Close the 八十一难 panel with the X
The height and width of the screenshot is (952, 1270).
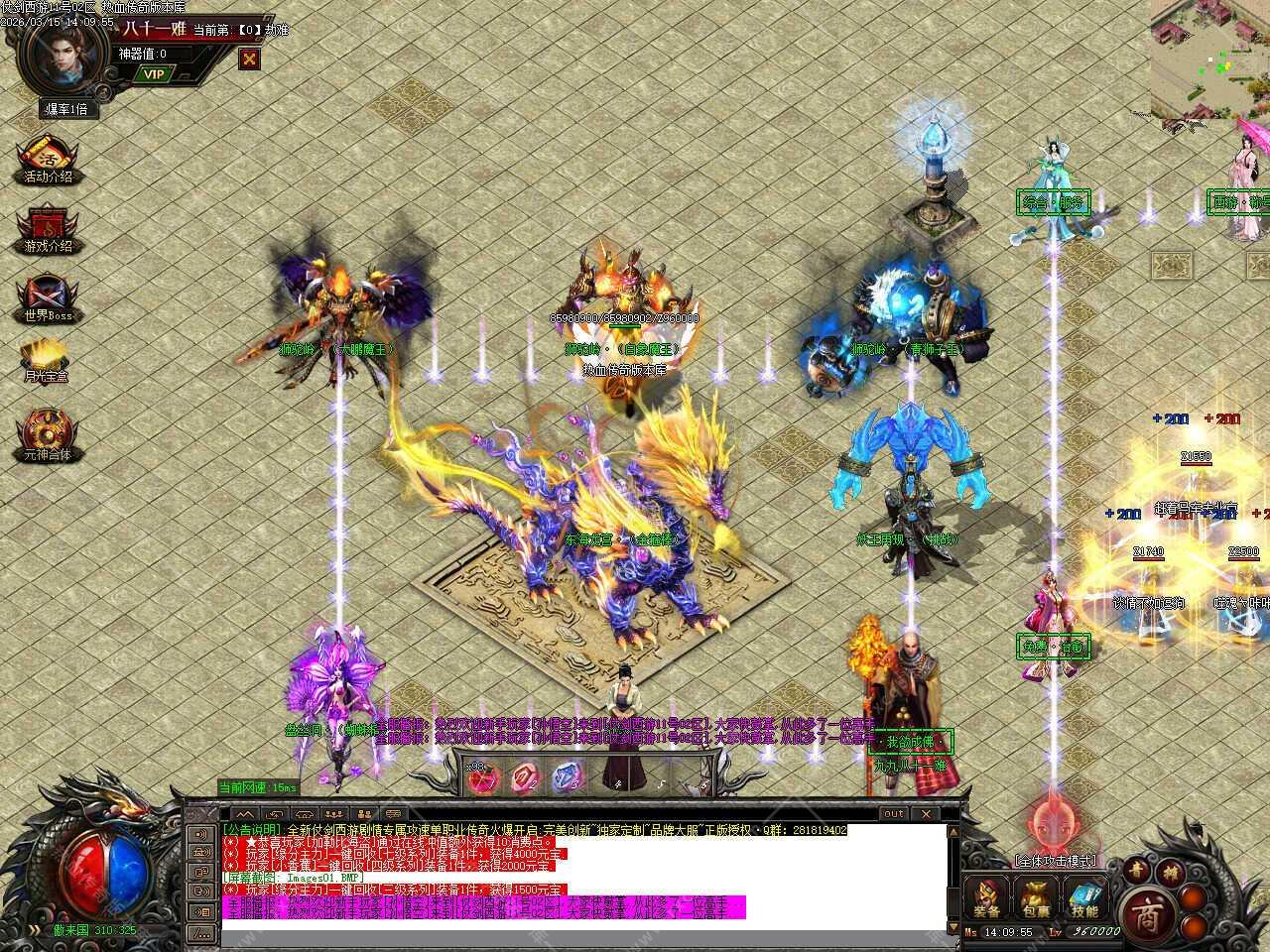(250, 59)
